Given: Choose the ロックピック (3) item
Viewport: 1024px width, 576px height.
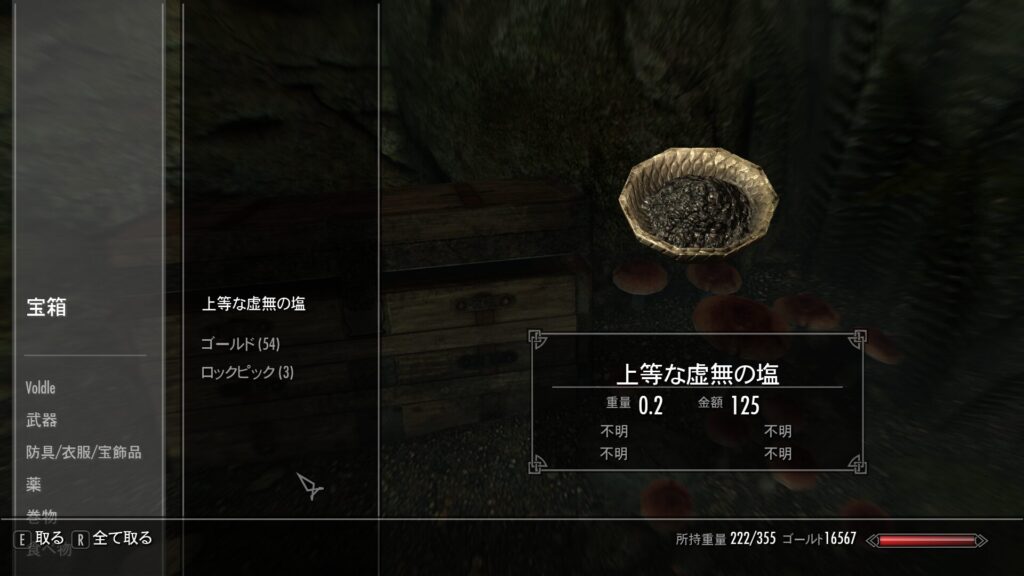Looking at the screenshot, I should pyautogui.click(x=247, y=373).
